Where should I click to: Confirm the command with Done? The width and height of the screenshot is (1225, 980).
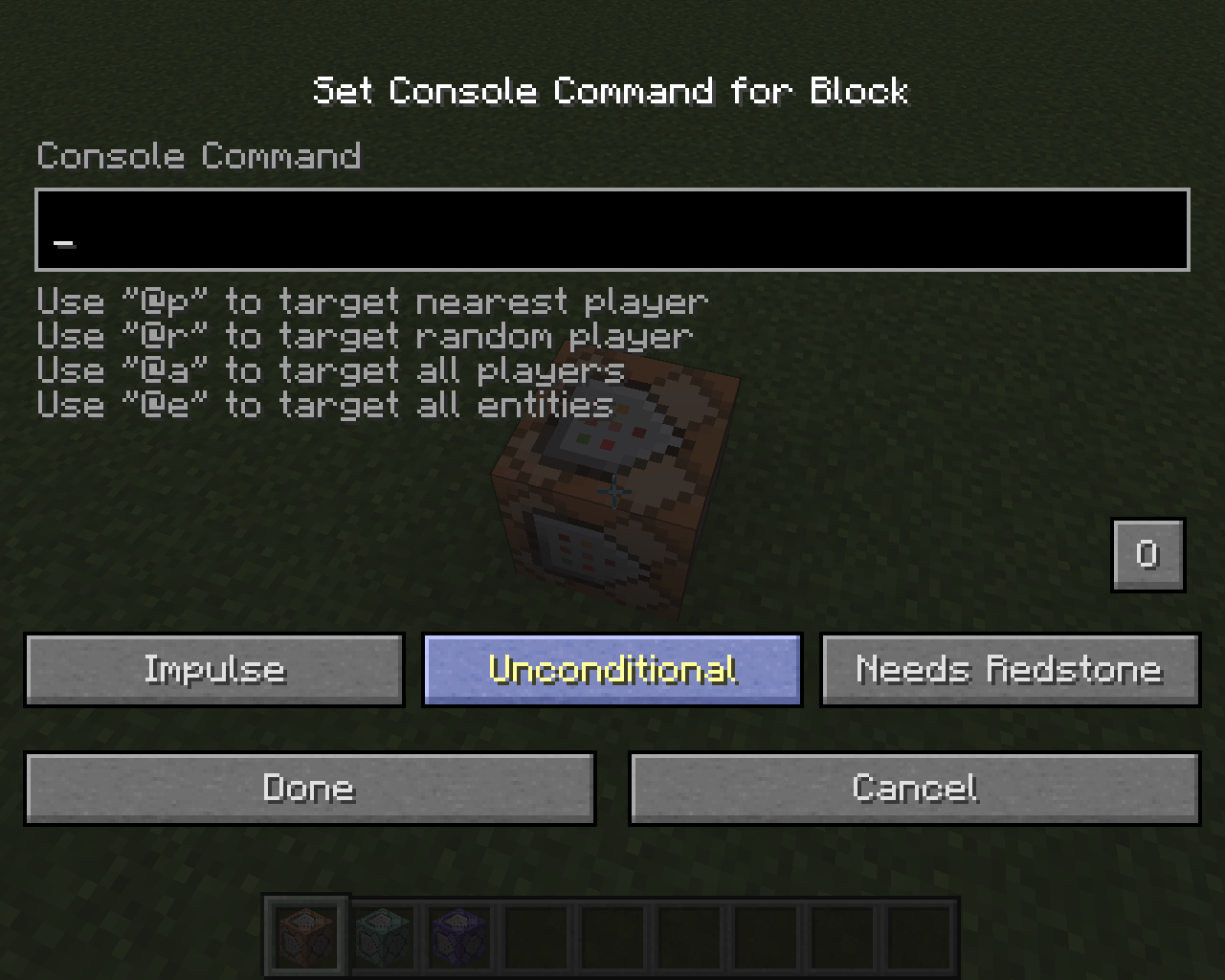308,788
